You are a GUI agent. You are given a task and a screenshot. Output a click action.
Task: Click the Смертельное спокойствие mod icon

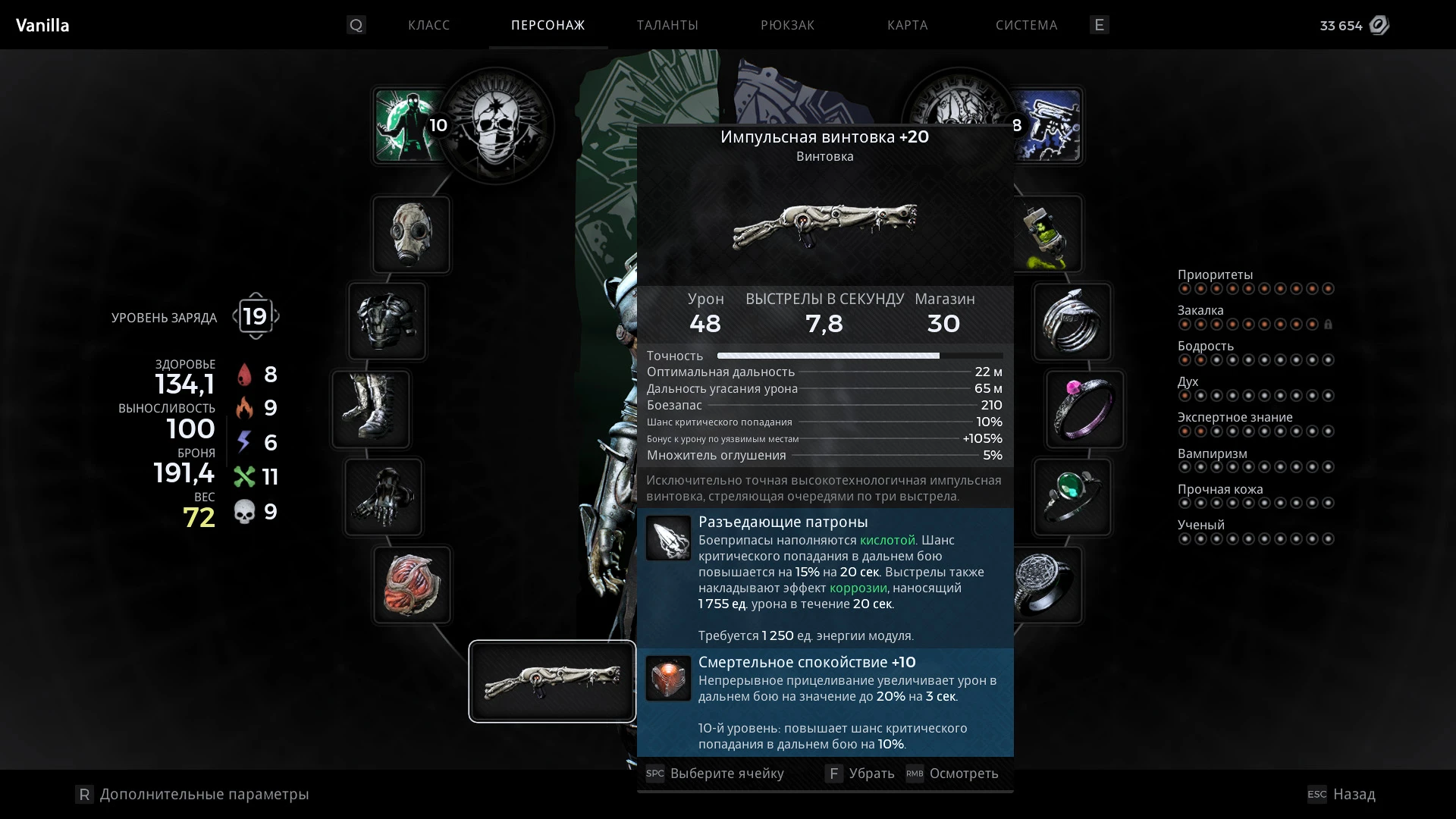tap(668, 679)
